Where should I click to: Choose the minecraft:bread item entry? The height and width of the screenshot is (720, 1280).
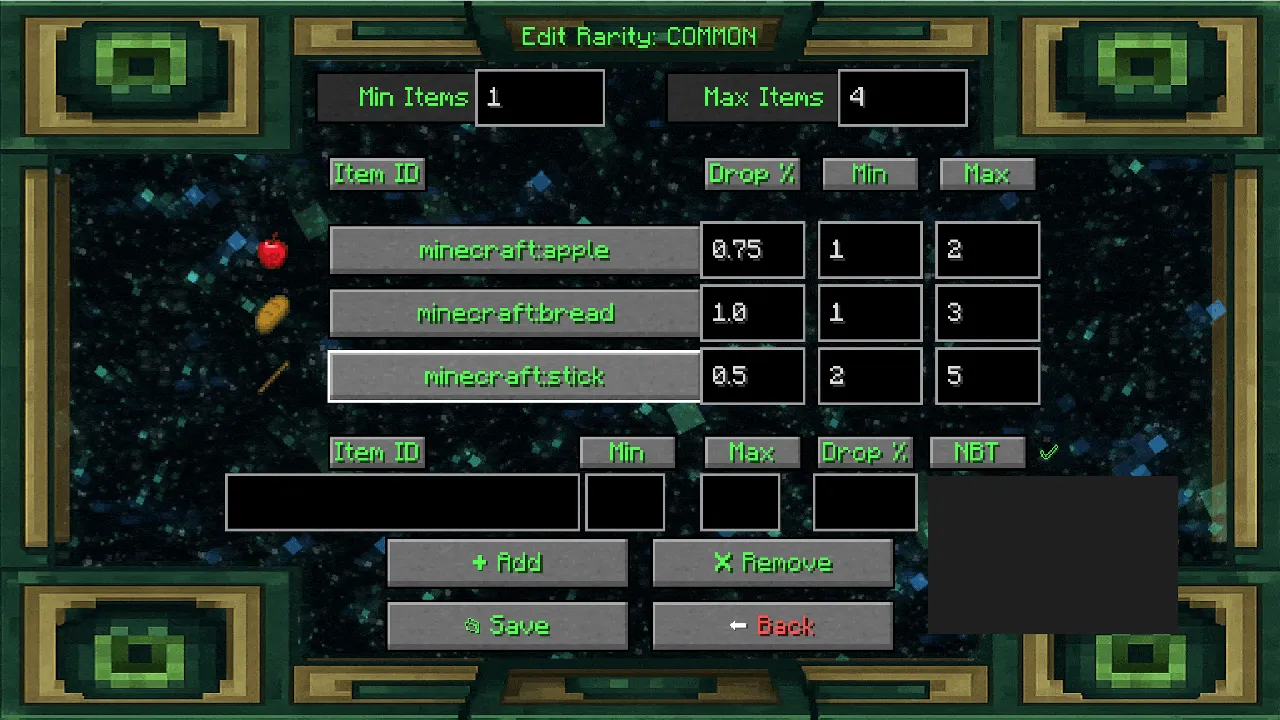(x=514, y=313)
